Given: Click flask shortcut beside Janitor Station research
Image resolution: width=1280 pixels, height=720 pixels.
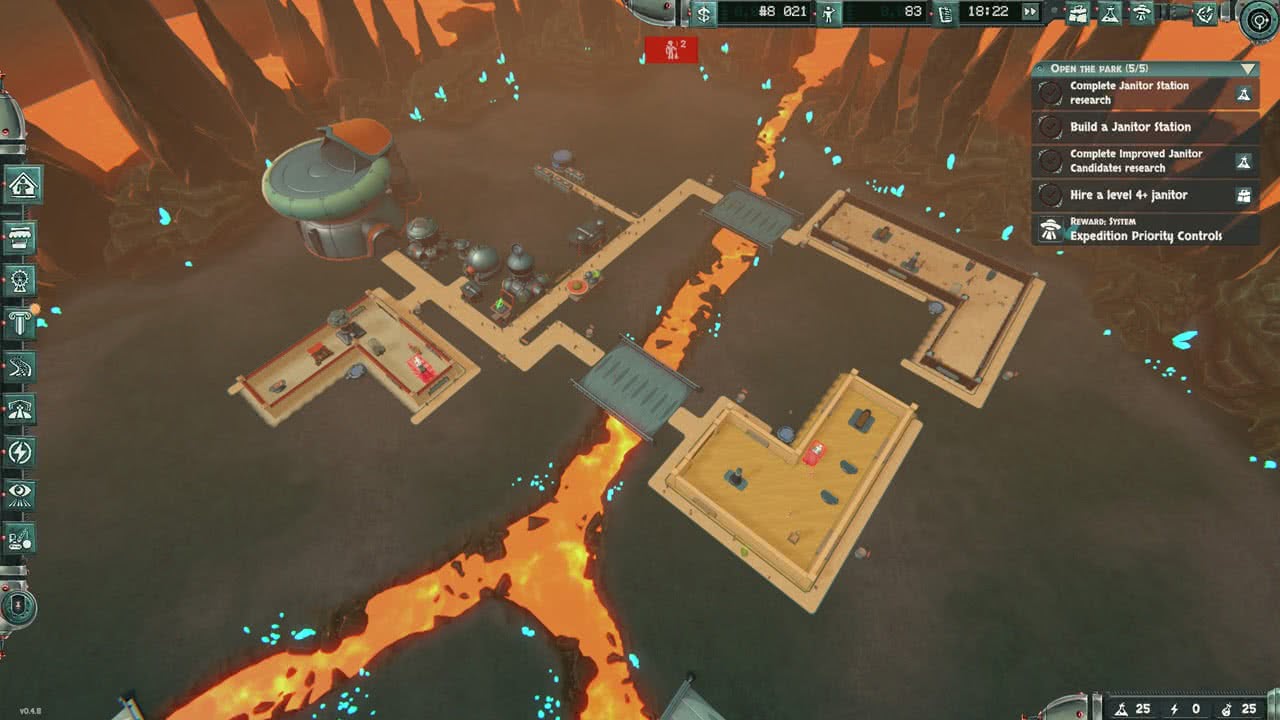Looking at the screenshot, I should point(1244,93).
